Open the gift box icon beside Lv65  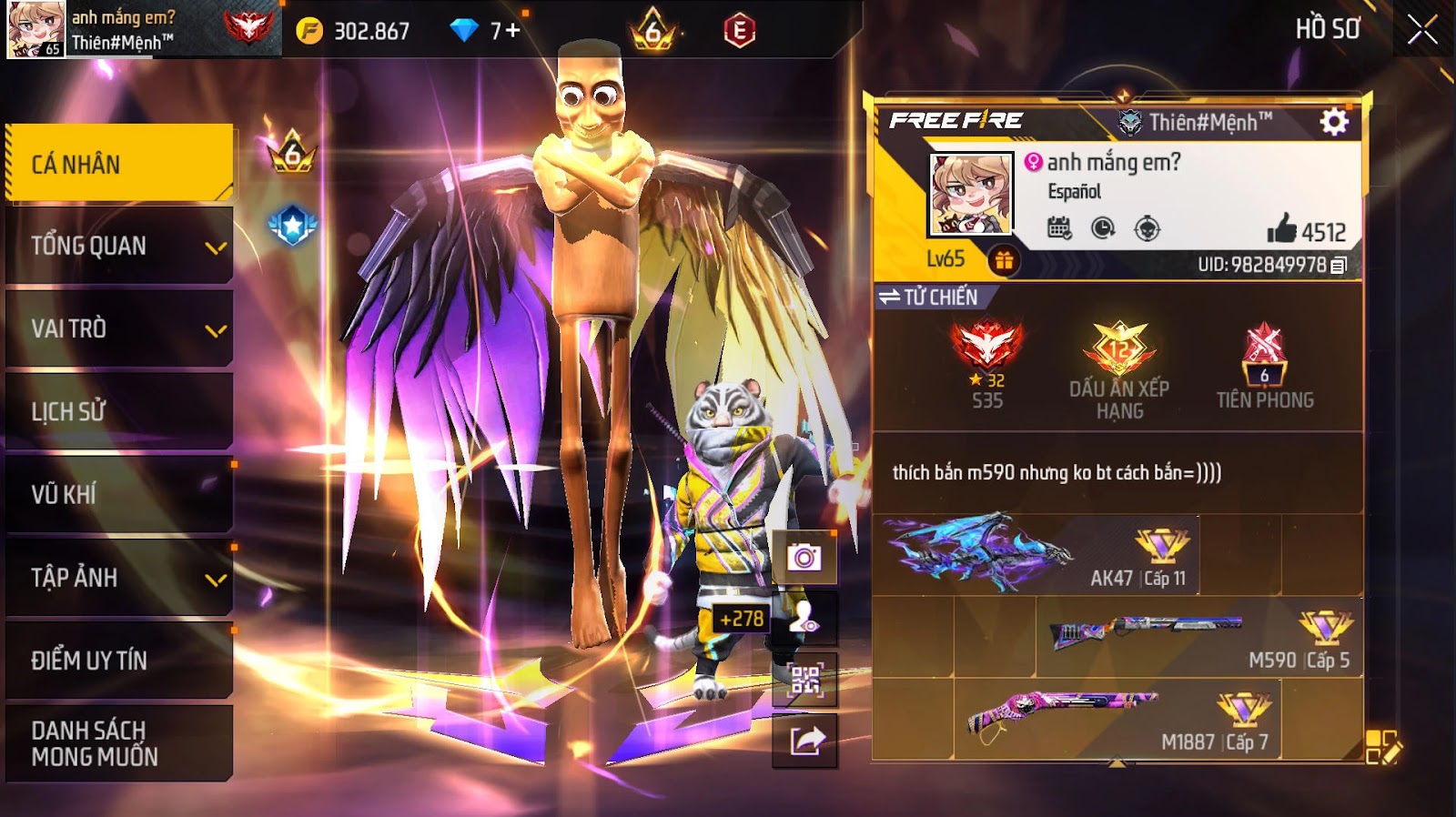click(x=1004, y=261)
